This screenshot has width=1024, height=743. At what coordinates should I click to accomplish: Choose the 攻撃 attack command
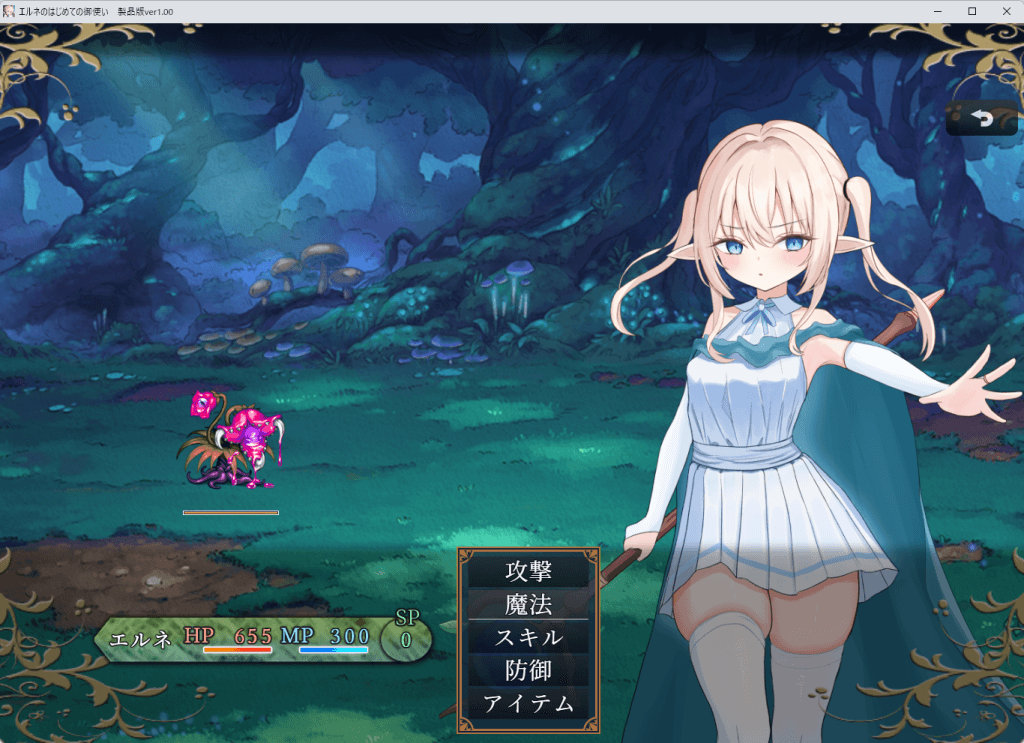point(528,572)
